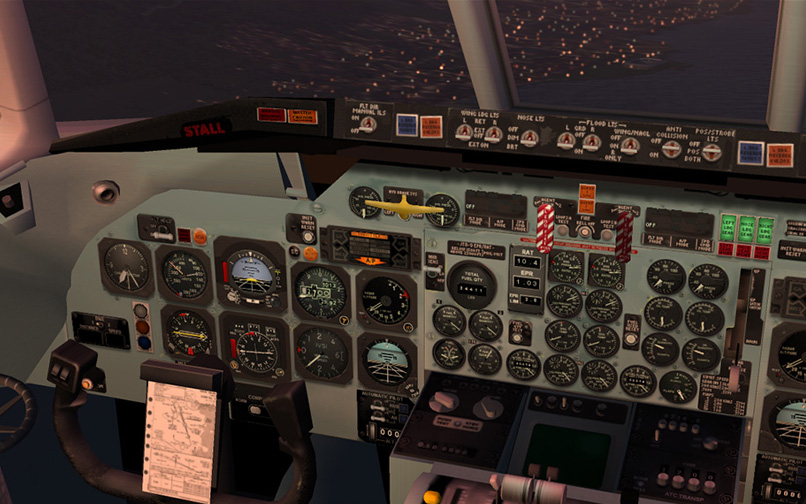Push the orange master caution light

tap(301, 116)
